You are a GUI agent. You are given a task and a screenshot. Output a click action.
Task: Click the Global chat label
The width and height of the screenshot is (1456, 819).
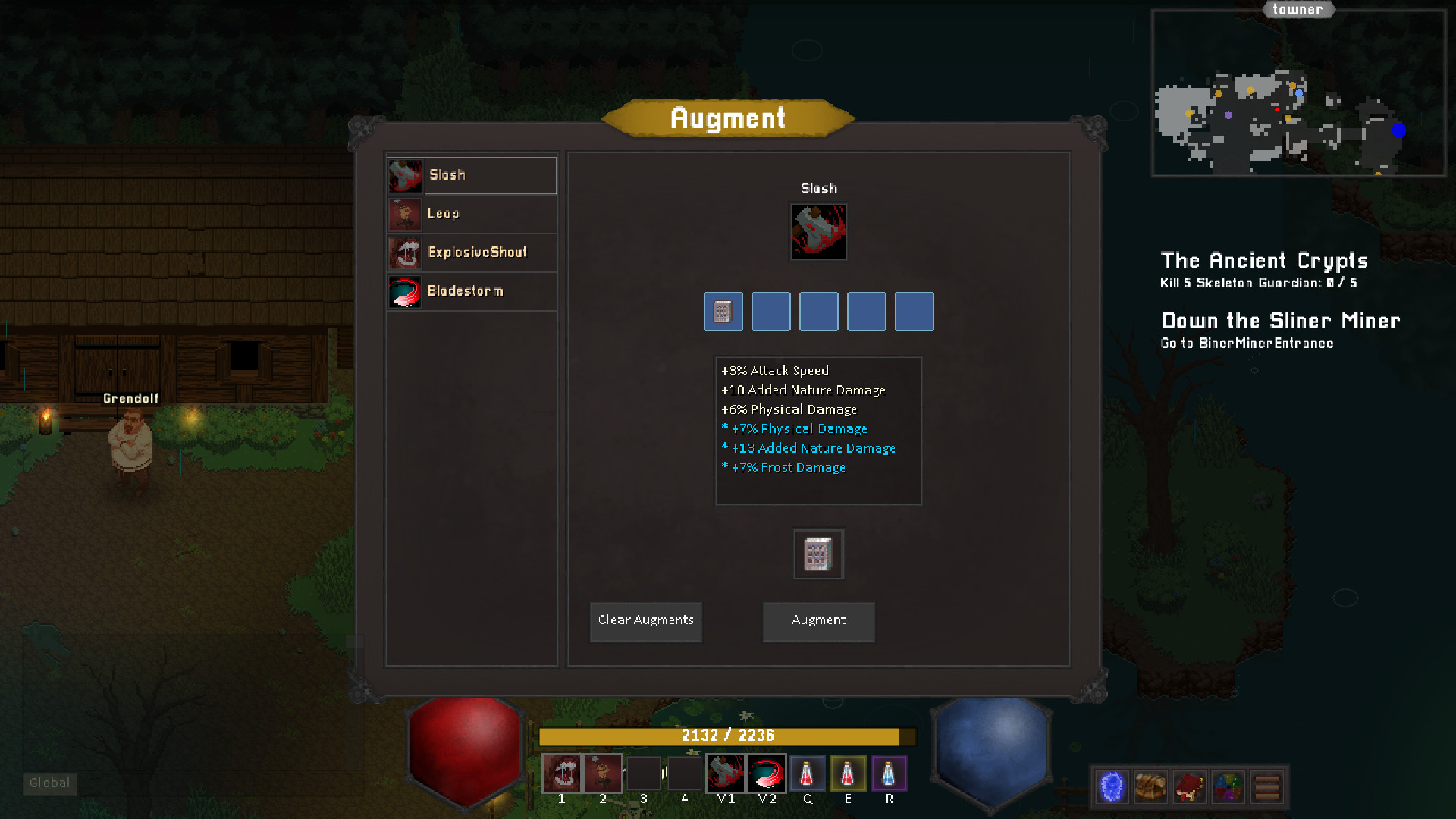click(x=50, y=784)
